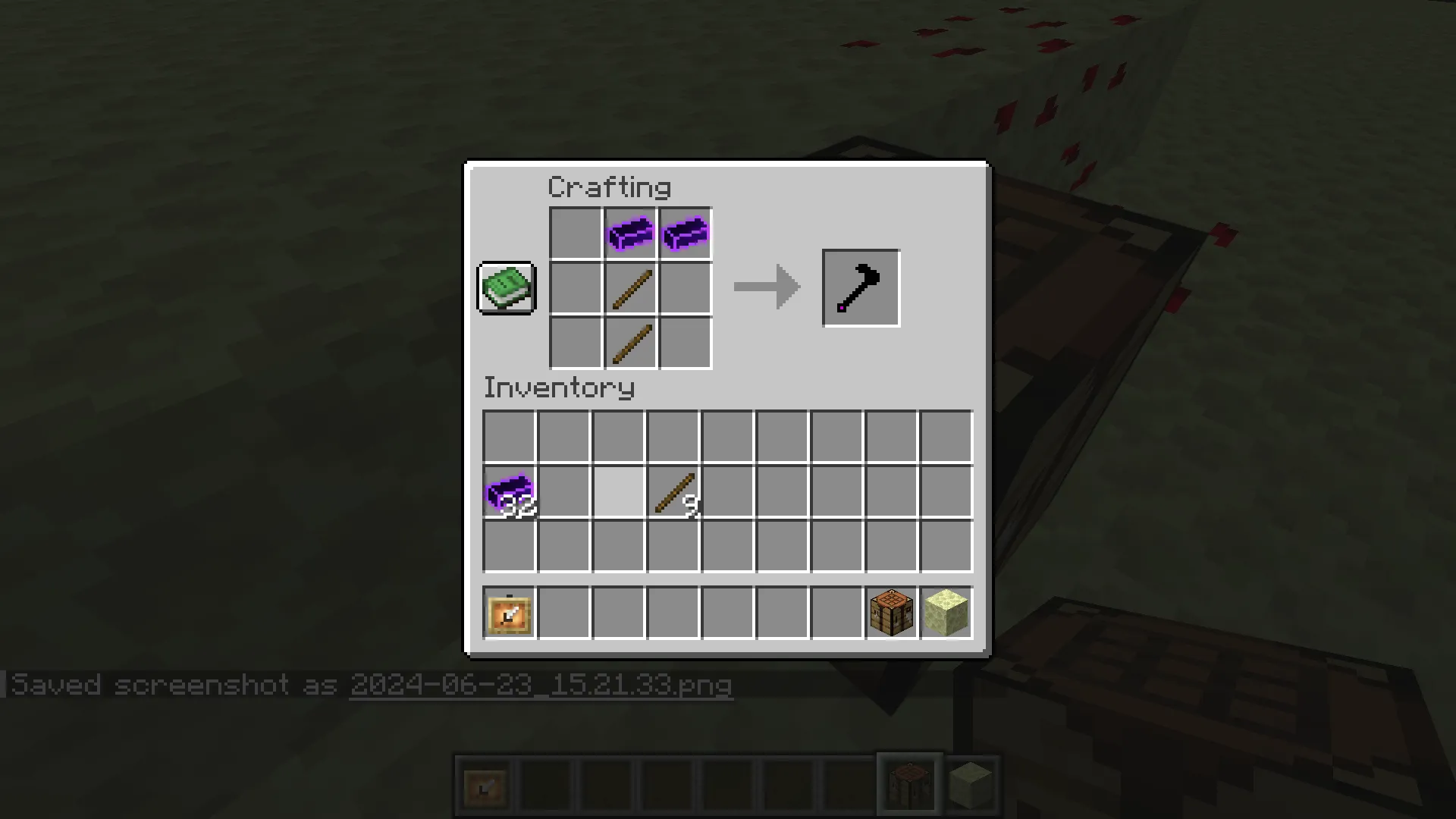Click the highlighted empty inventory slot
The image size is (1456, 819).
618,493
